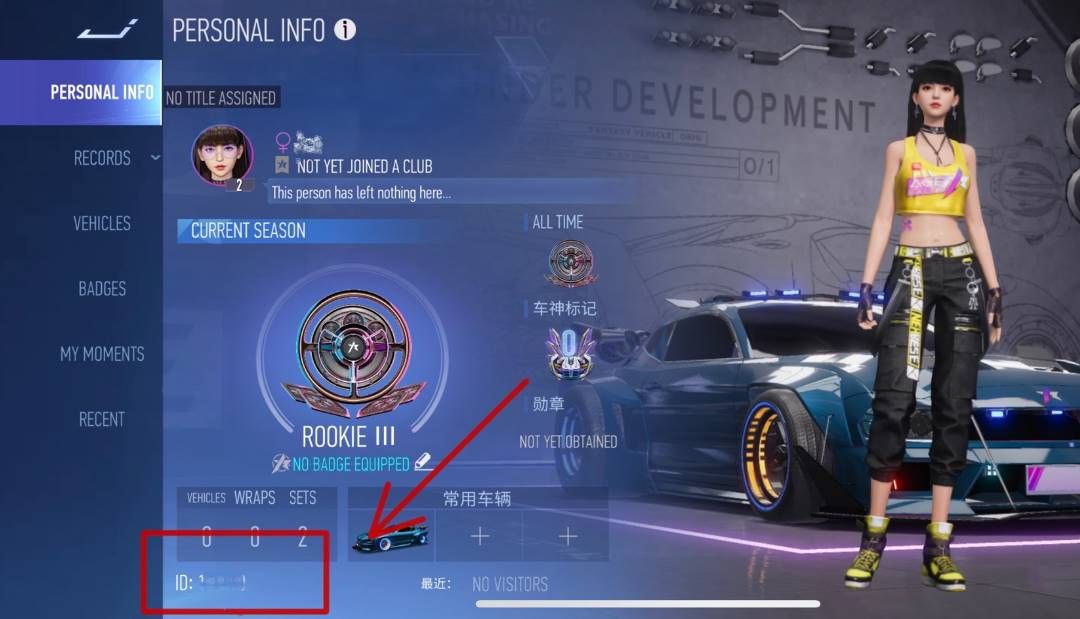The image size is (1080, 619).
Task: Select the Recent tab
Action: pyautogui.click(x=102, y=419)
